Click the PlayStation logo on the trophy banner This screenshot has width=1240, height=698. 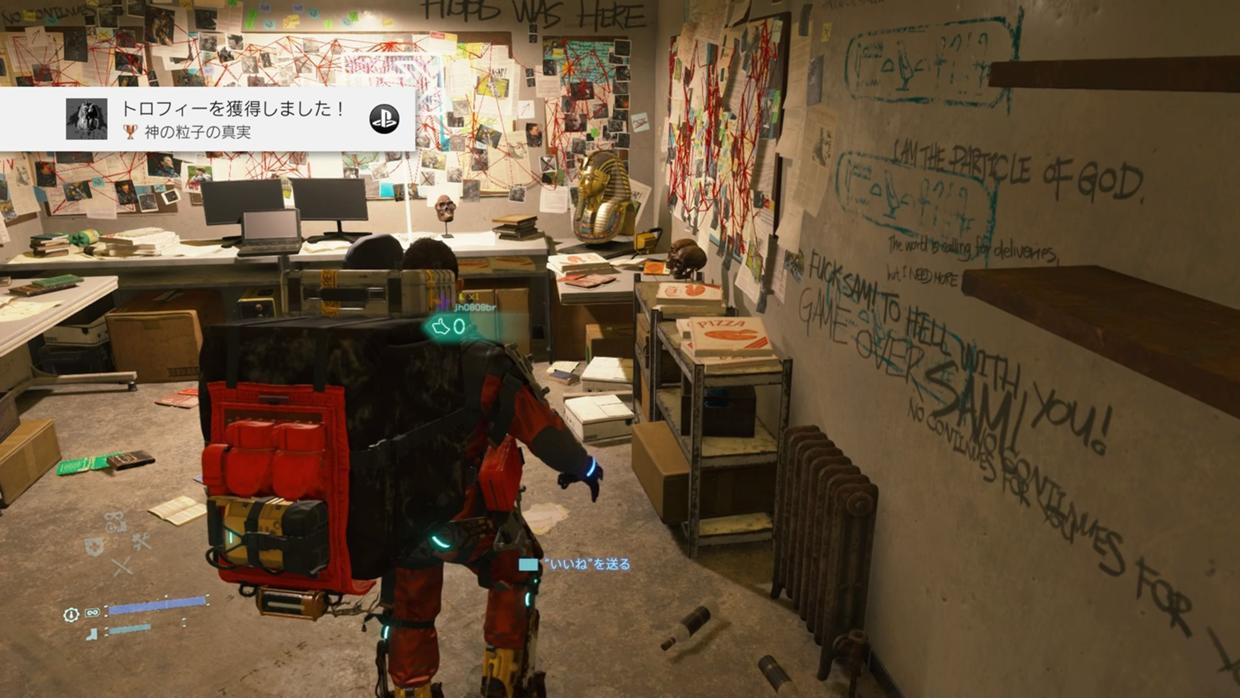click(384, 119)
